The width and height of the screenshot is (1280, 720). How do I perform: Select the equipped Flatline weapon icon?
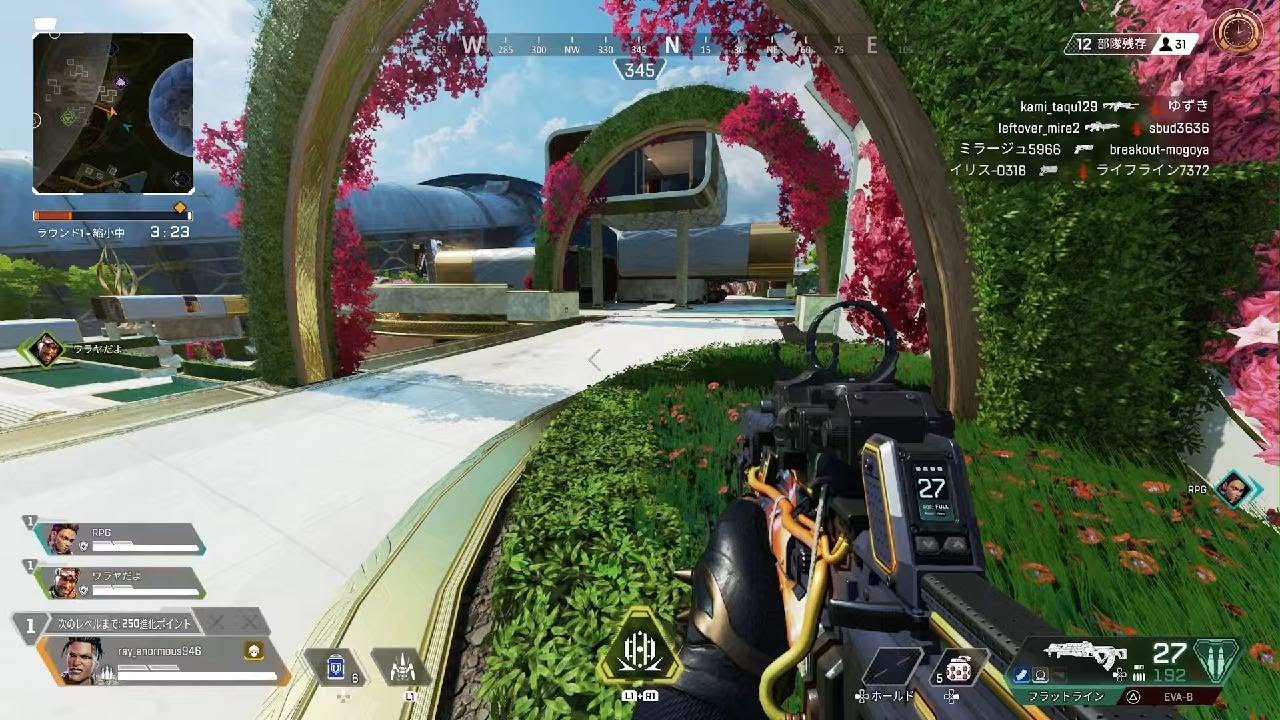tap(1083, 653)
